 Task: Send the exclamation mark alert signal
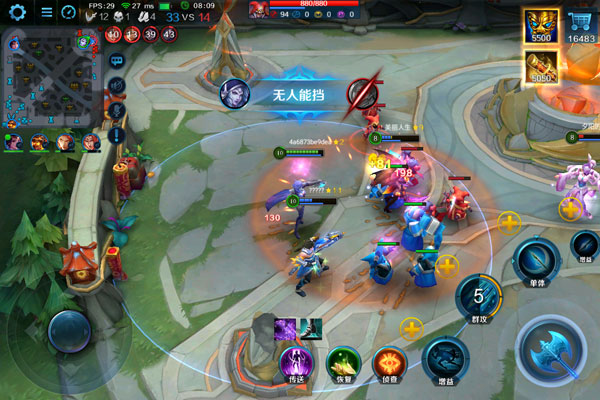click(115, 134)
